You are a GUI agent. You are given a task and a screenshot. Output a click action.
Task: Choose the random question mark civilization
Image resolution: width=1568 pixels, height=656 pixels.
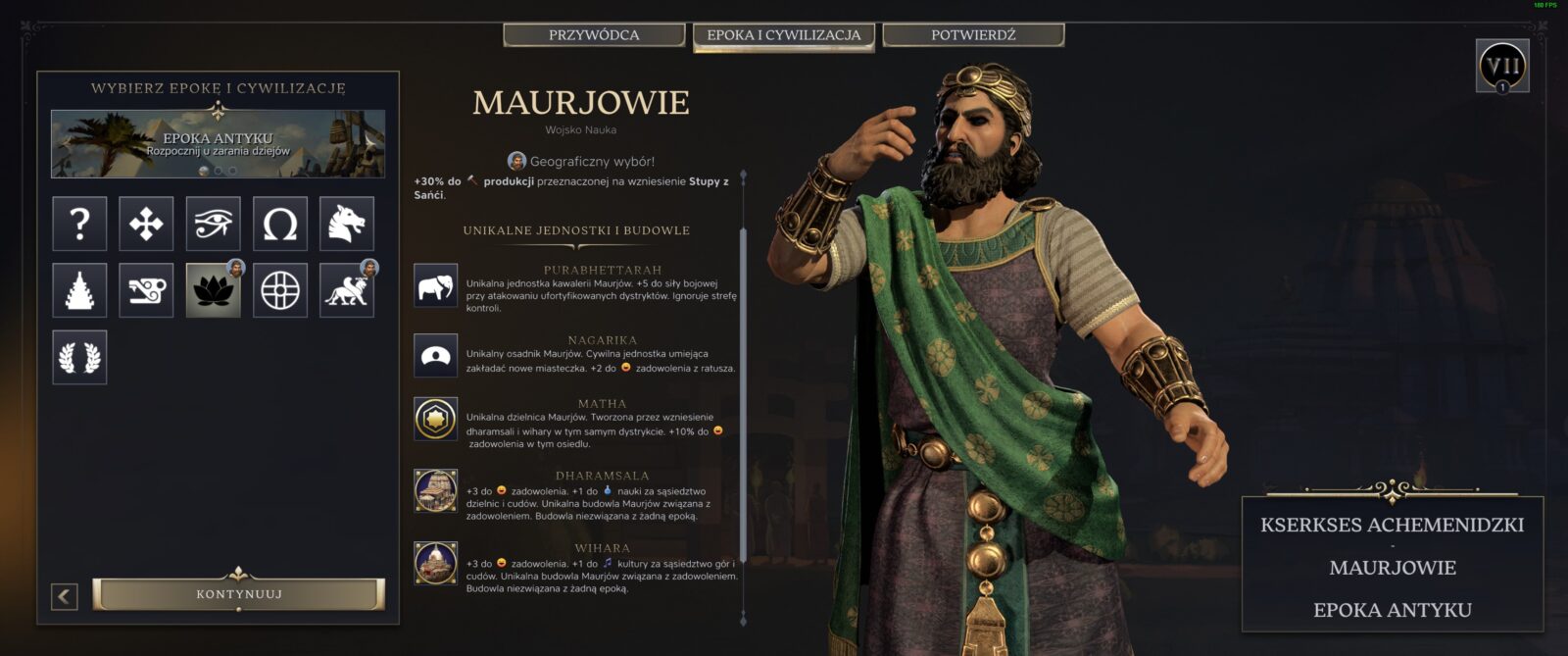tap(79, 224)
